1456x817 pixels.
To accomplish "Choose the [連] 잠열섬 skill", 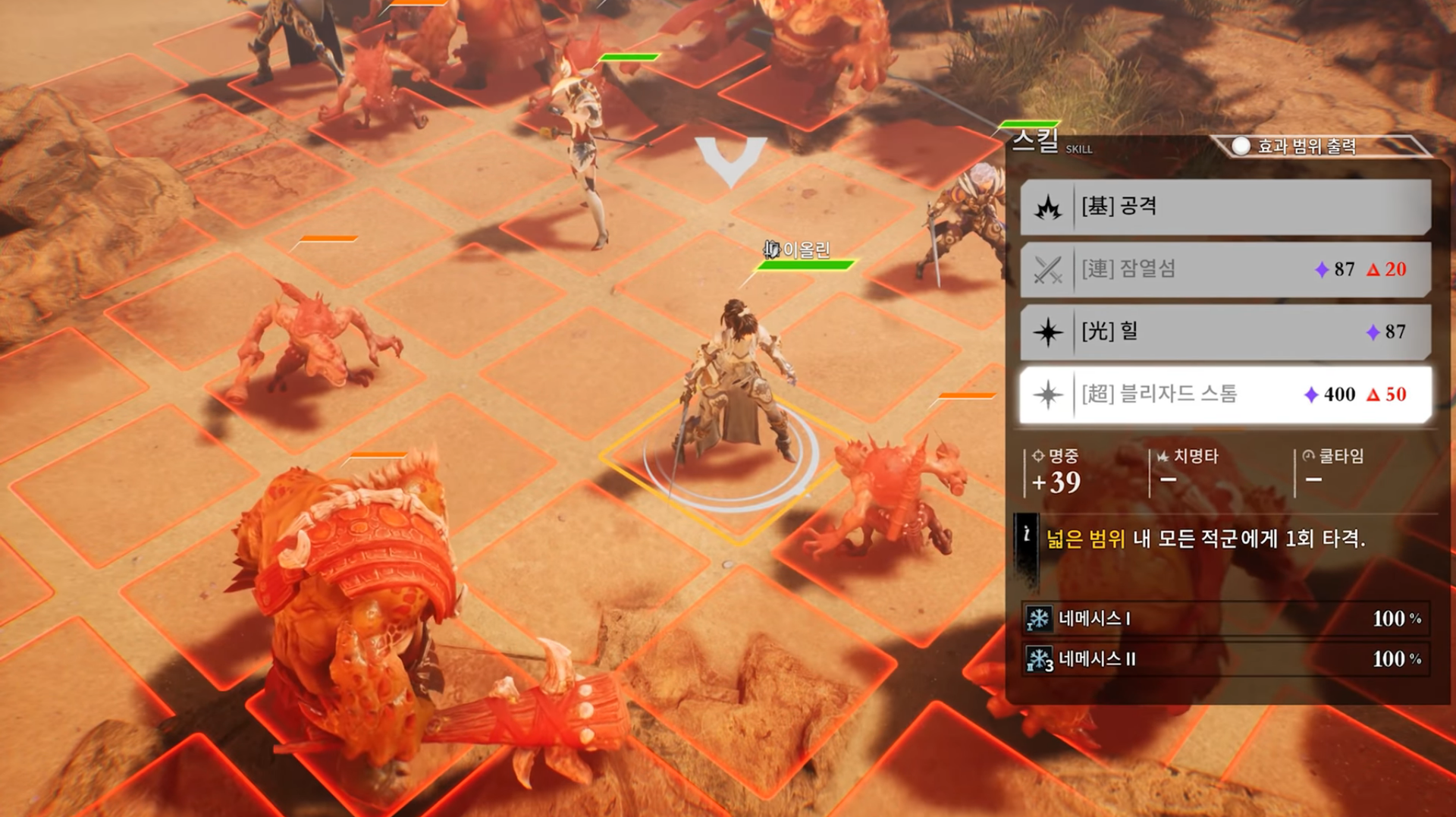I will pos(1225,269).
